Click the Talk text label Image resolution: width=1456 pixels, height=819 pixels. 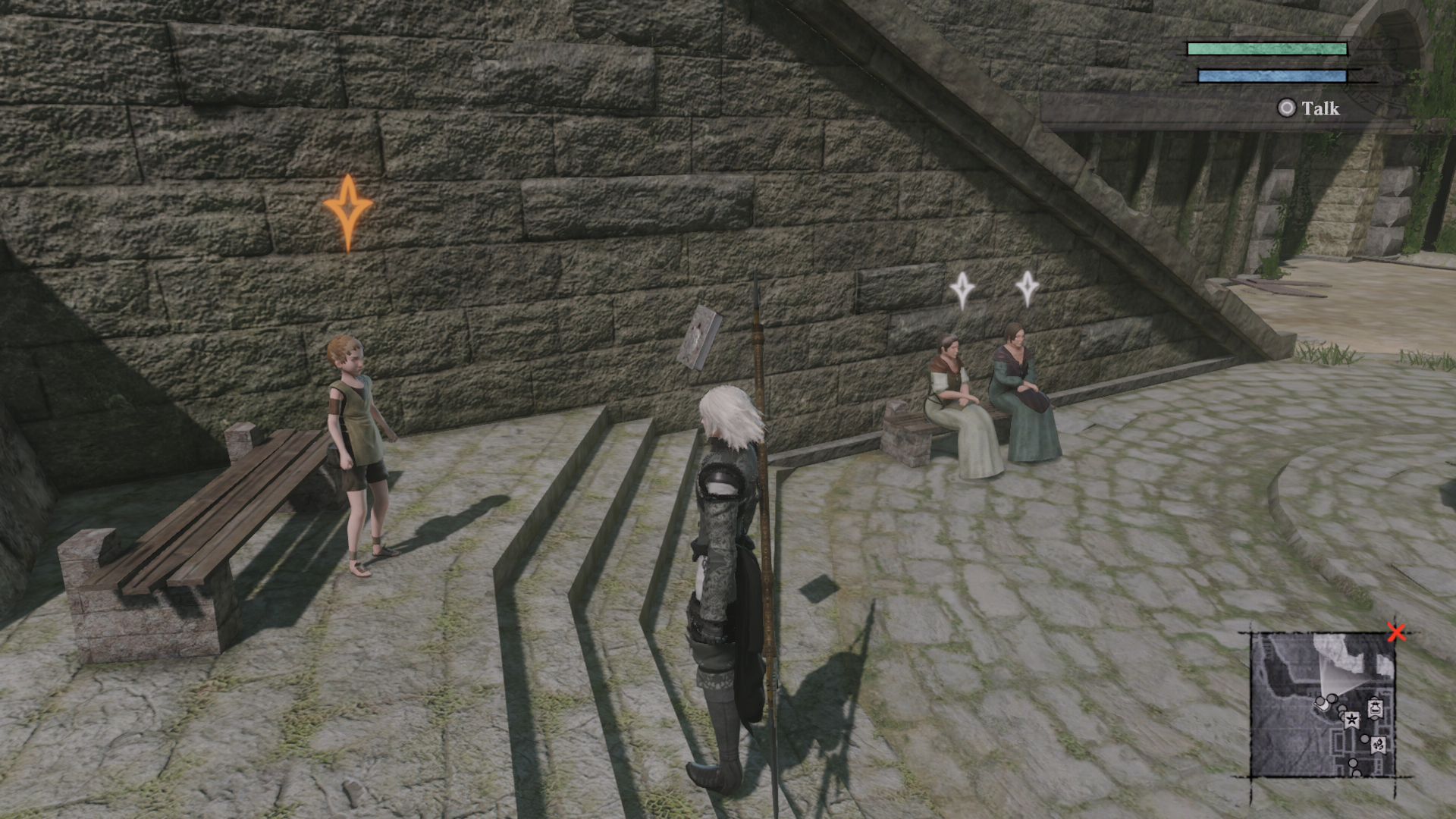pyautogui.click(x=1319, y=109)
